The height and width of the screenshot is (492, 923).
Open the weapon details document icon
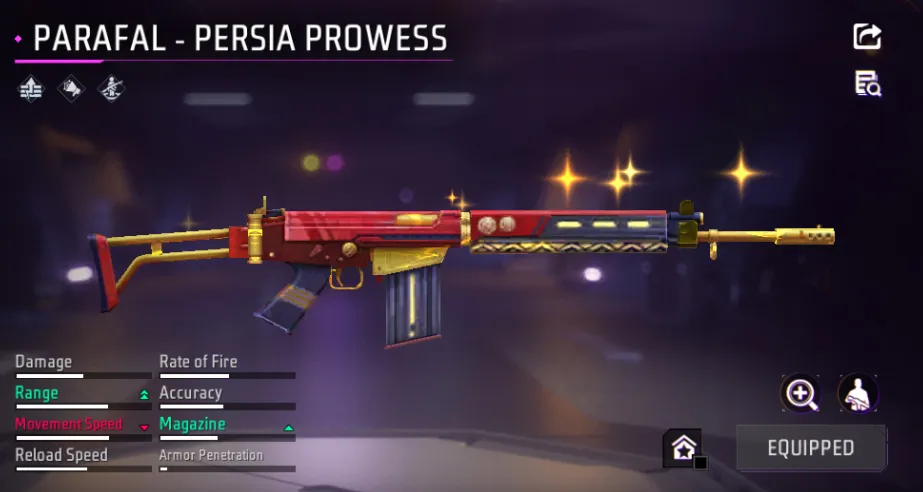pos(867,84)
